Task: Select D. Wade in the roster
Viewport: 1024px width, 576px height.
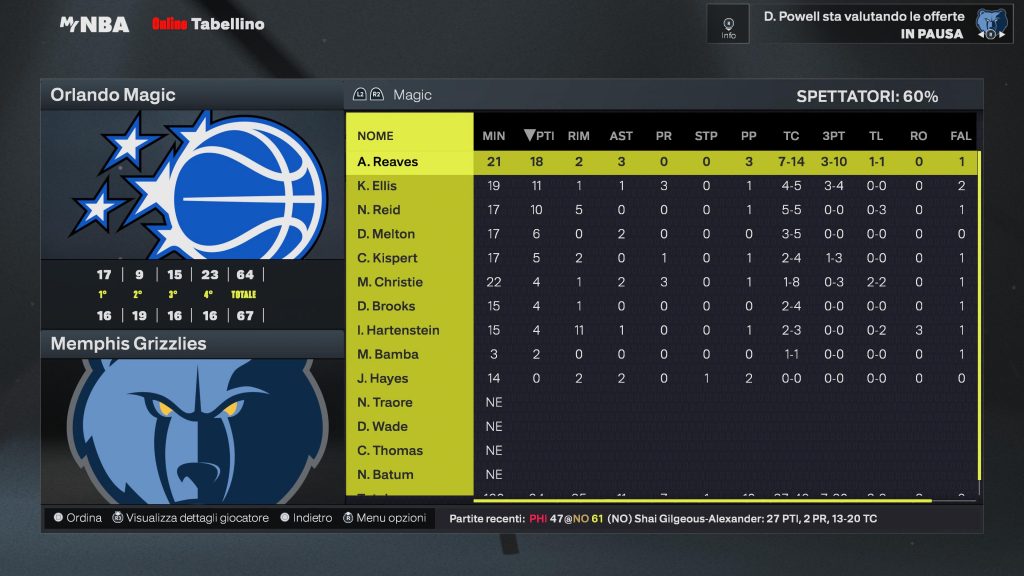Action: coord(383,426)
